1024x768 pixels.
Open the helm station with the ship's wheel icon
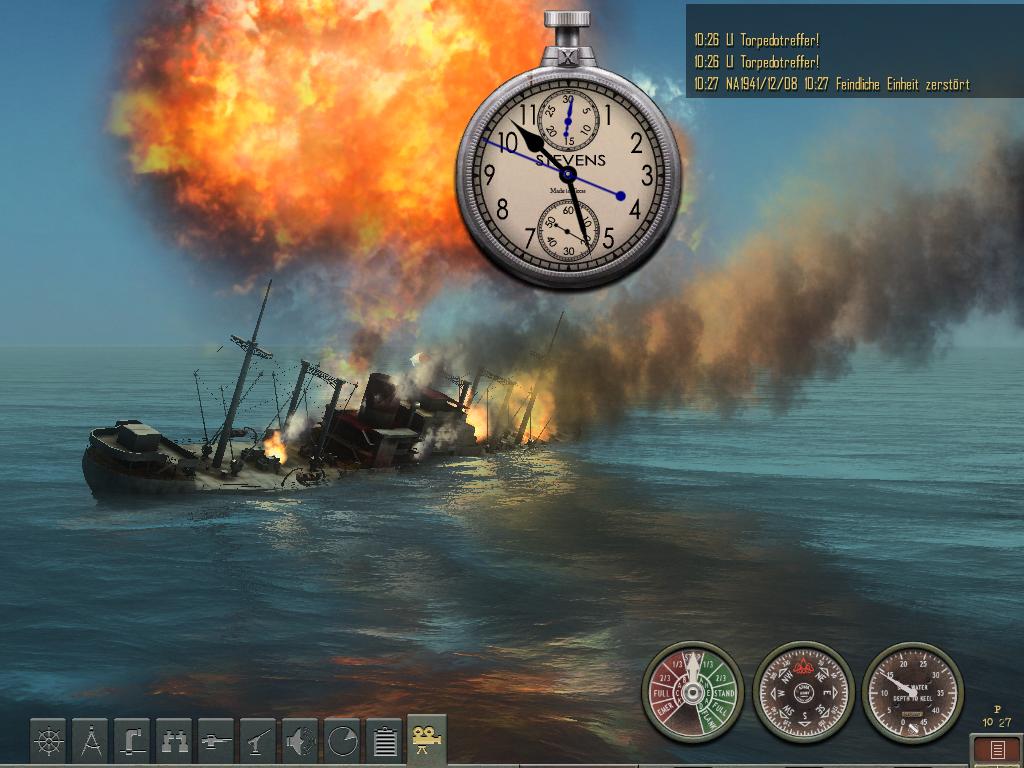(x=48, y=741)
